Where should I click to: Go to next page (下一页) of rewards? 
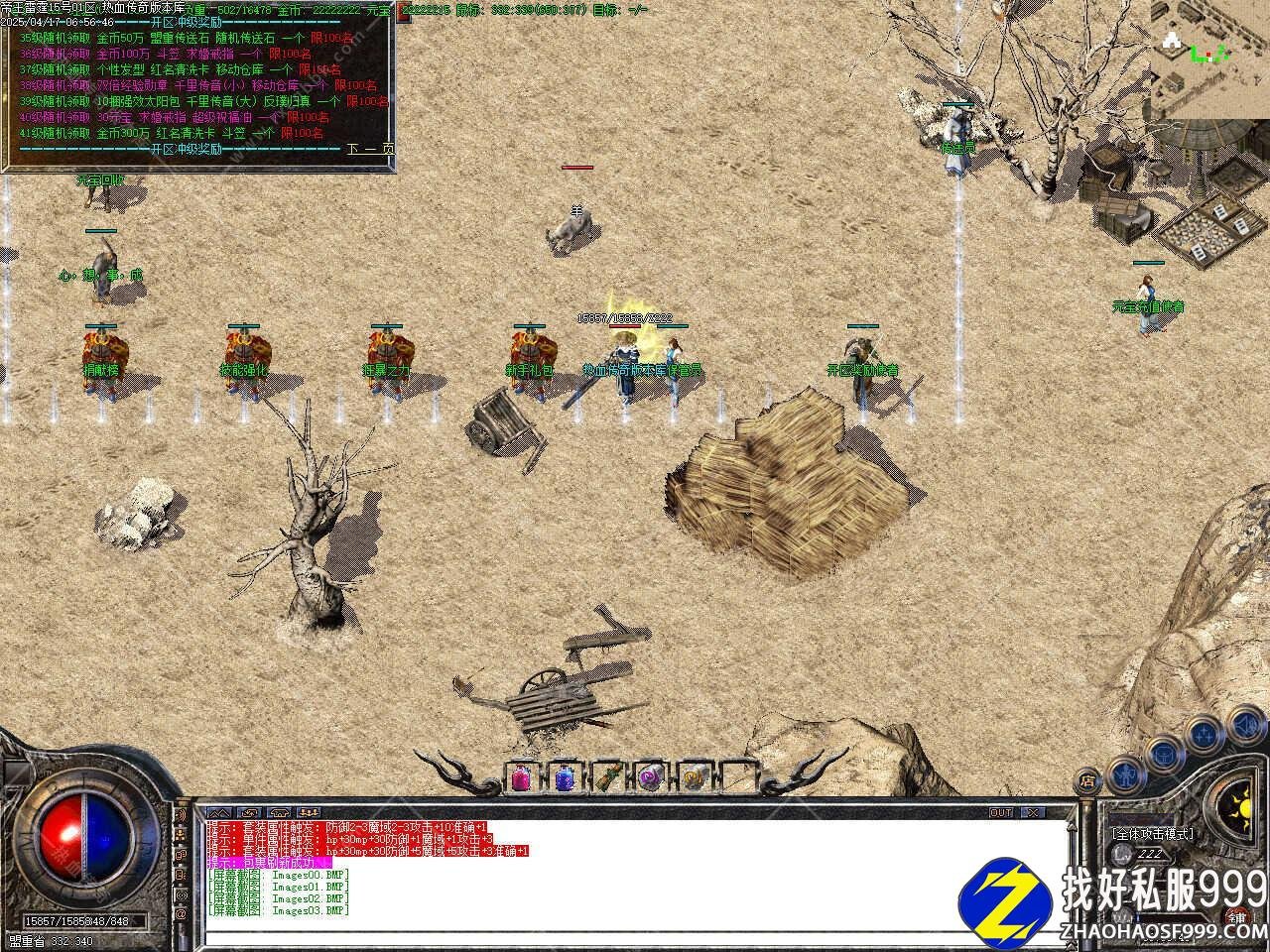[x=370, y=149]
